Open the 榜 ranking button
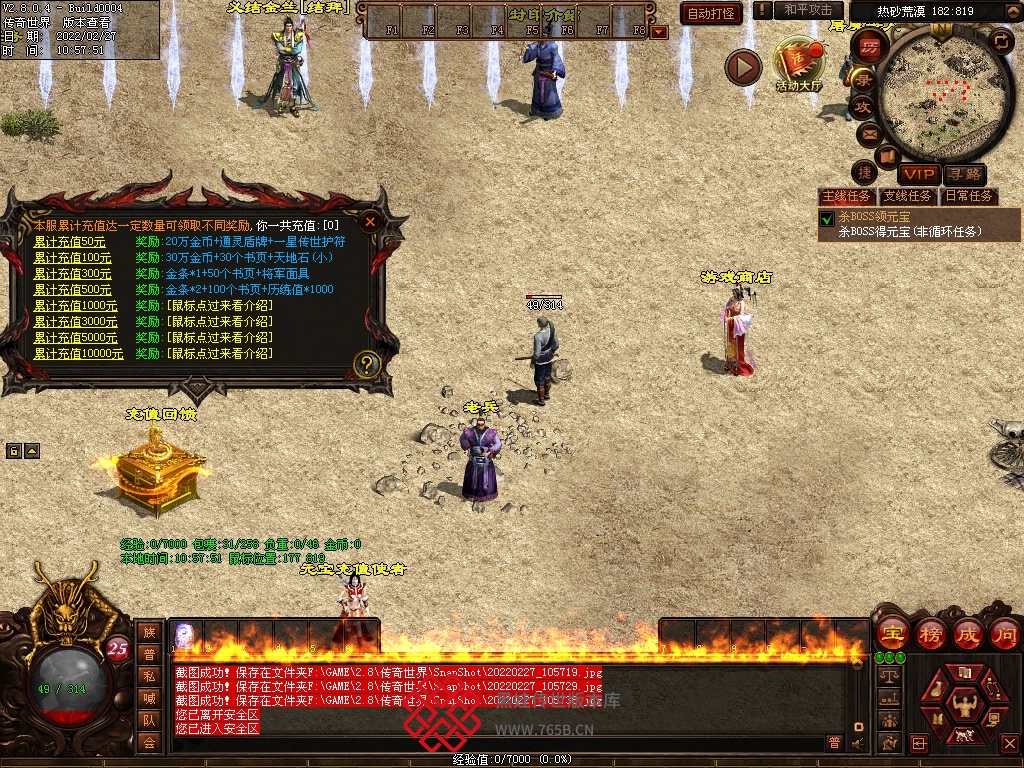Image resolution: width=1024 pixels, height=768 pixels. [930, 633]
